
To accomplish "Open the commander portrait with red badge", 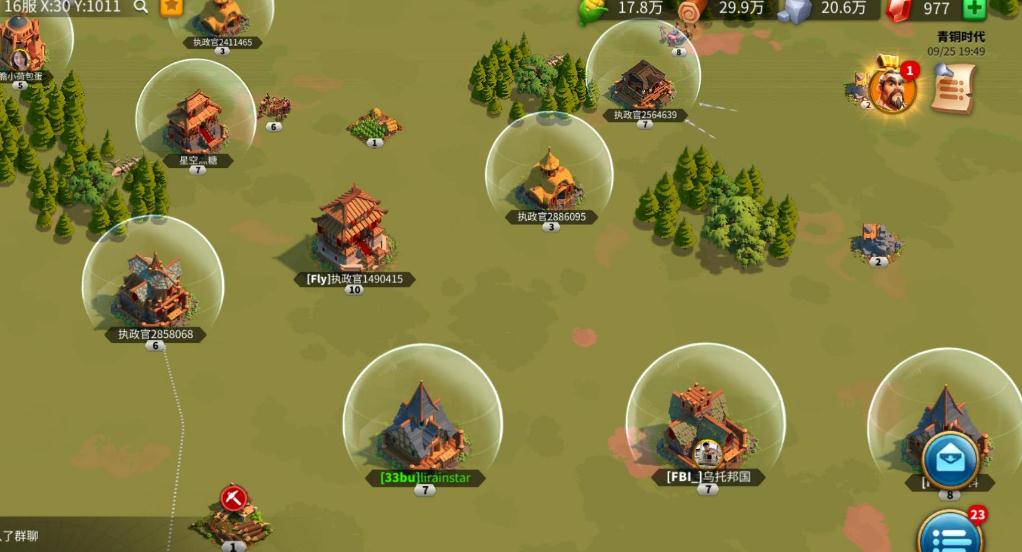I will [891, 88].
